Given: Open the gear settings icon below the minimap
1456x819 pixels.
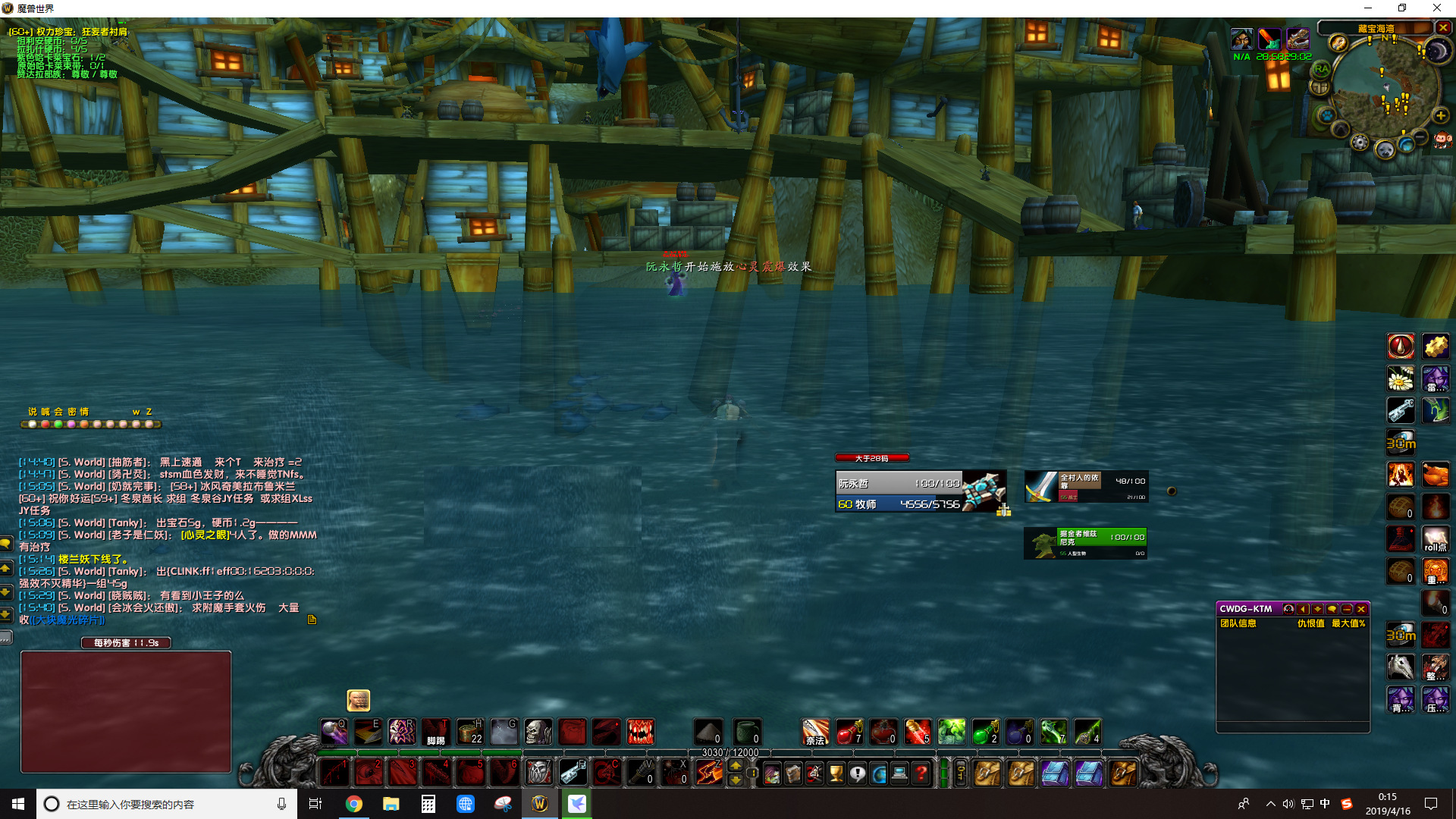Looking at the screenshot, I should point(1360,143).
